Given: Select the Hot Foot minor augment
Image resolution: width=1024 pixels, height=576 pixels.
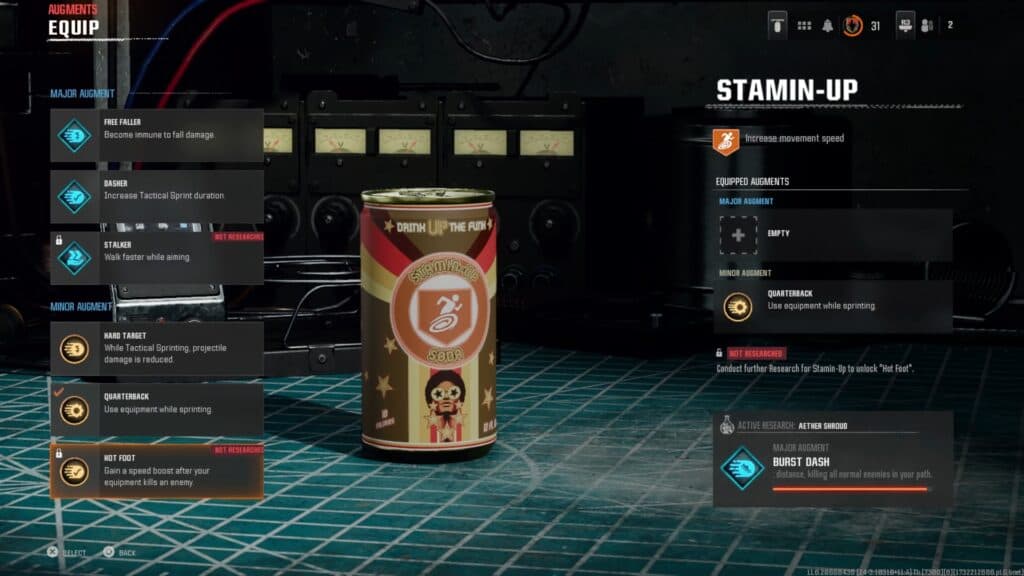Looking at the screenshot, I should click(x=157, y=471).
